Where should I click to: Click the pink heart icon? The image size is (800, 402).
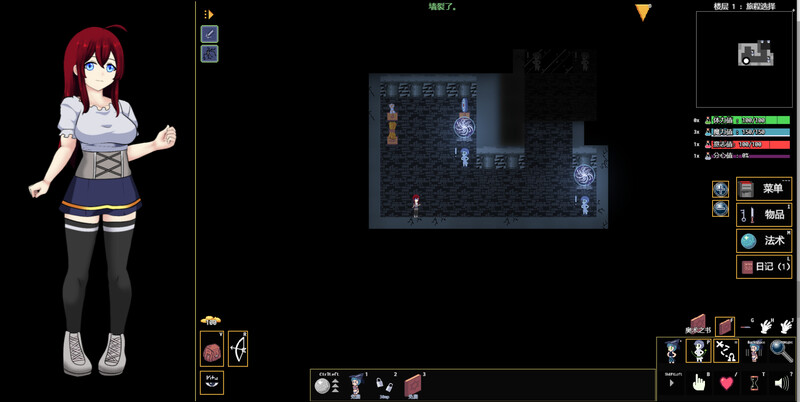726,382
